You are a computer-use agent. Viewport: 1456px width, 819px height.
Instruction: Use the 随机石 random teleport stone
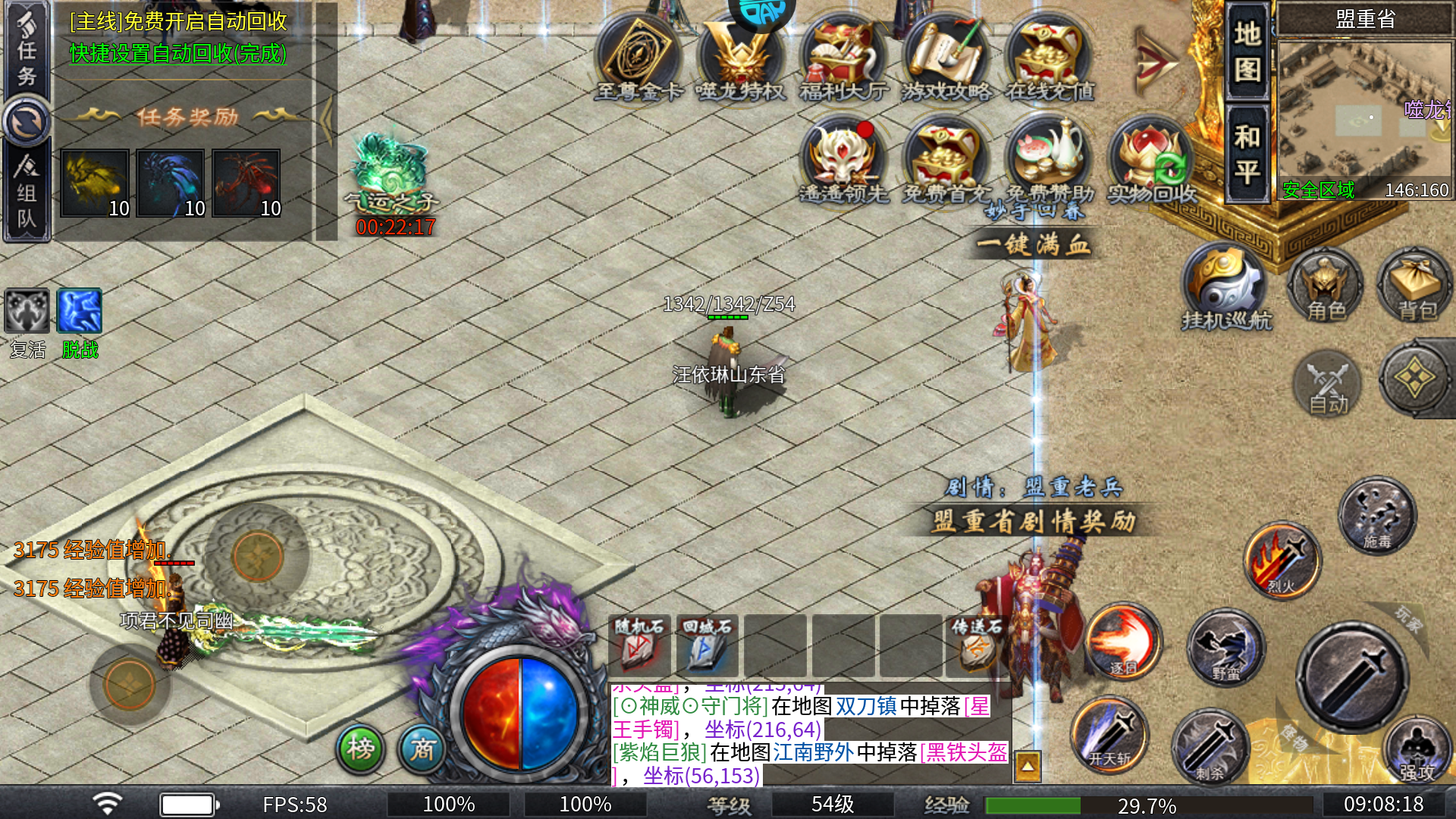coord(639,645)
